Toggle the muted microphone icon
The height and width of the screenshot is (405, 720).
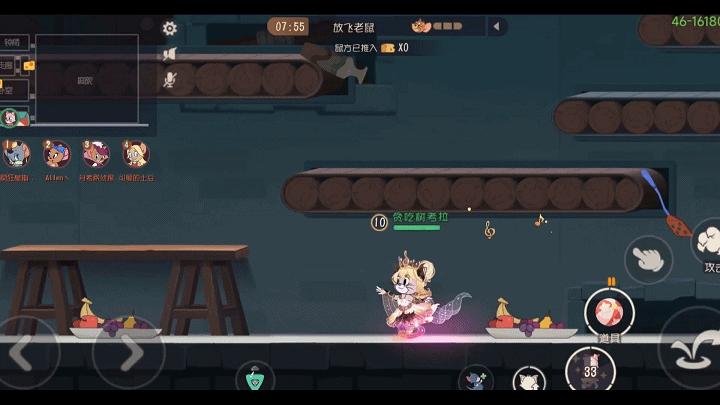pos(170,78)
